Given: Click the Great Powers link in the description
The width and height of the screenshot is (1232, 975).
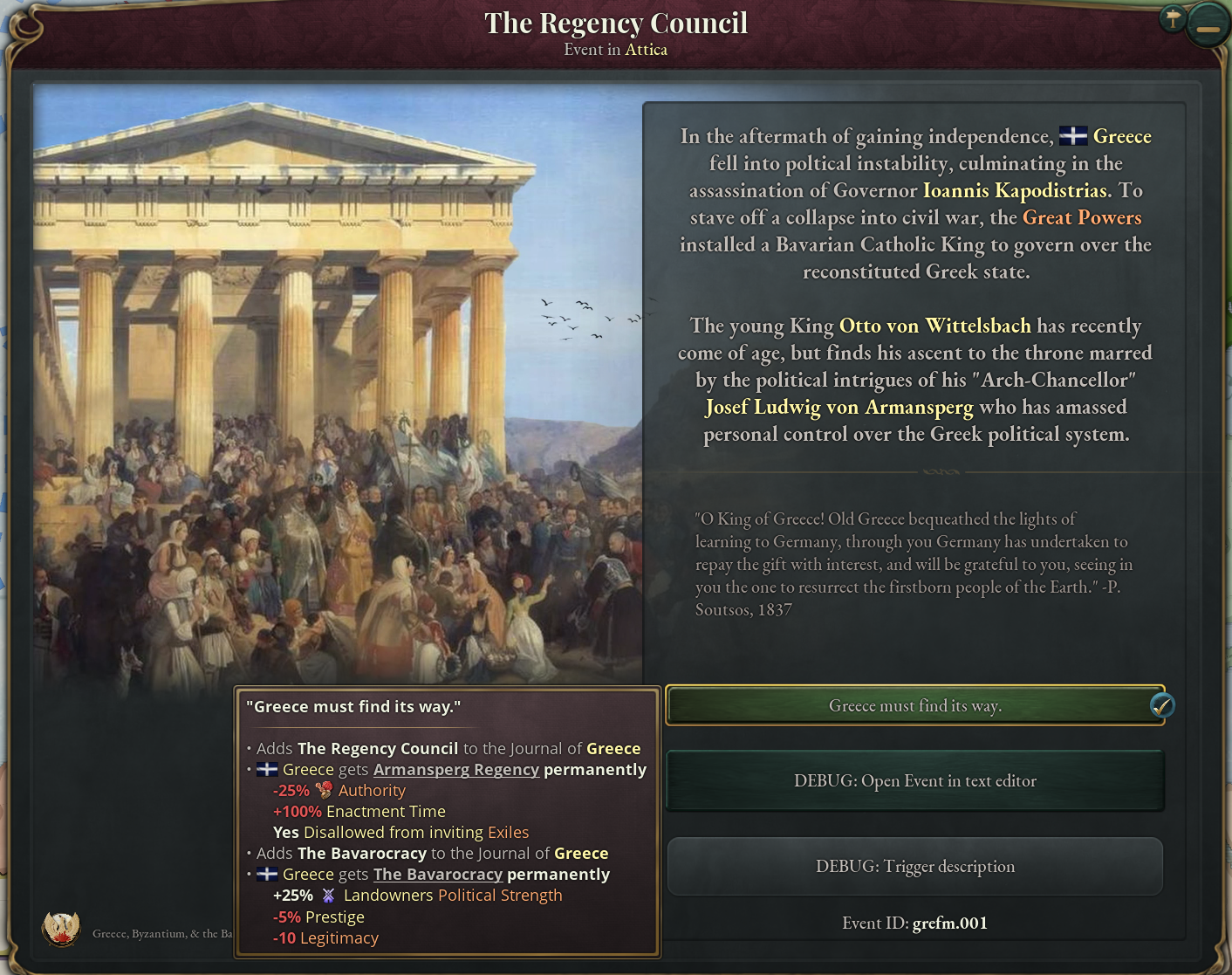Looking at the screenshot, I should point(1082,217).
